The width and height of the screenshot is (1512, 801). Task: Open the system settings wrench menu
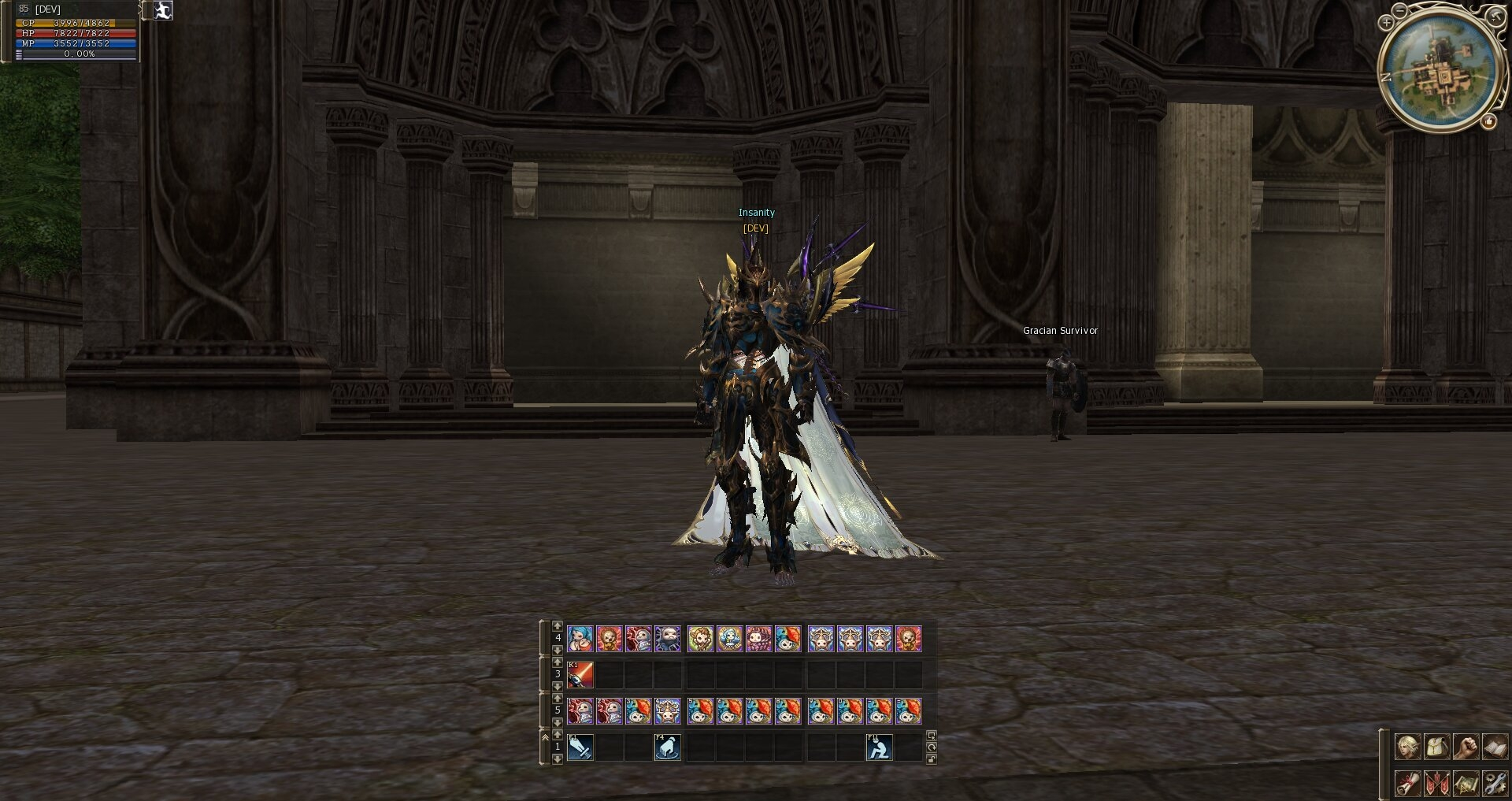(x=1495, y=783)
